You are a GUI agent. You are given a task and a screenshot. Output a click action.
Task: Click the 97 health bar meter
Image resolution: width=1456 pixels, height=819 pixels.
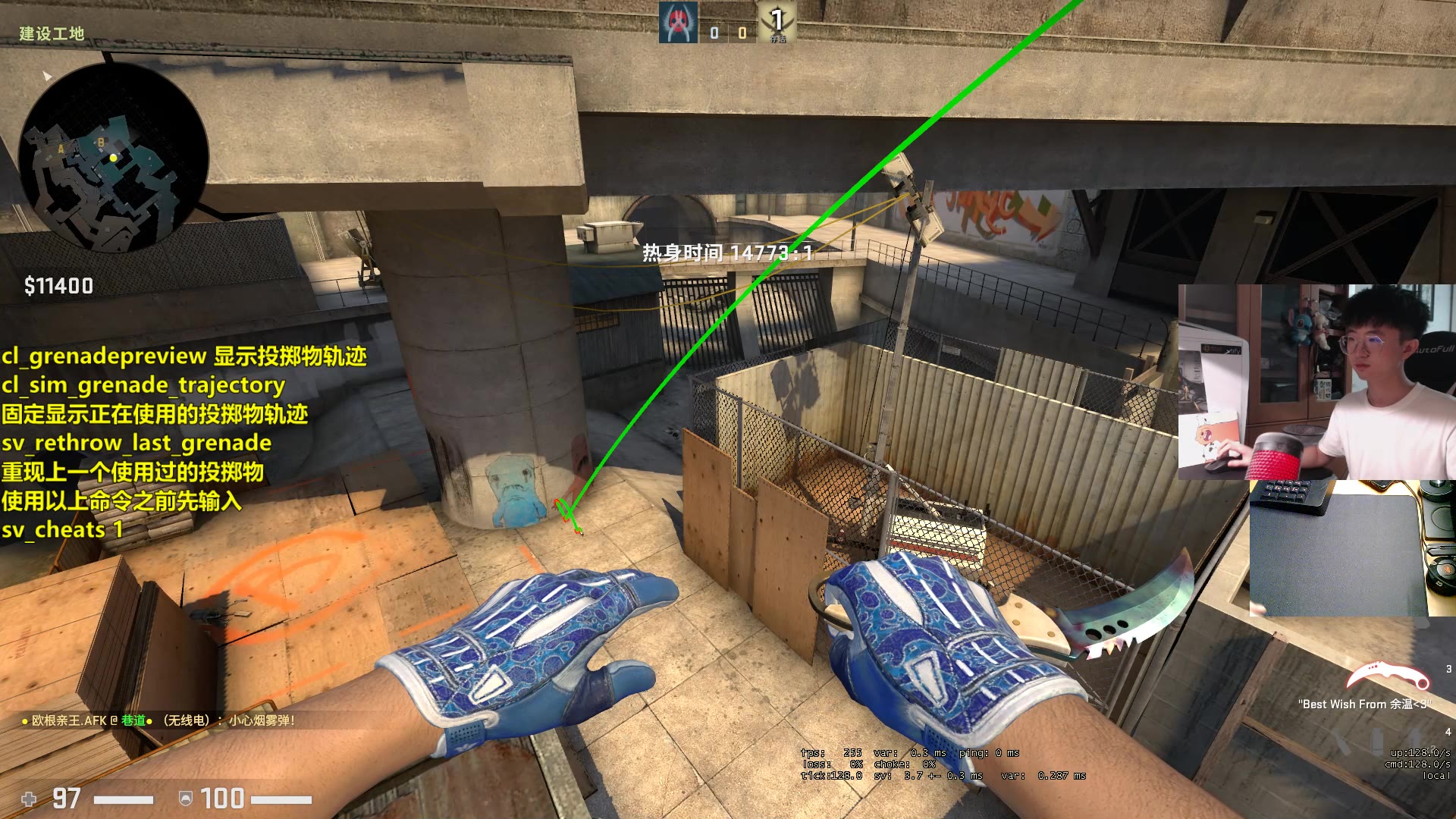pos(125,799)
